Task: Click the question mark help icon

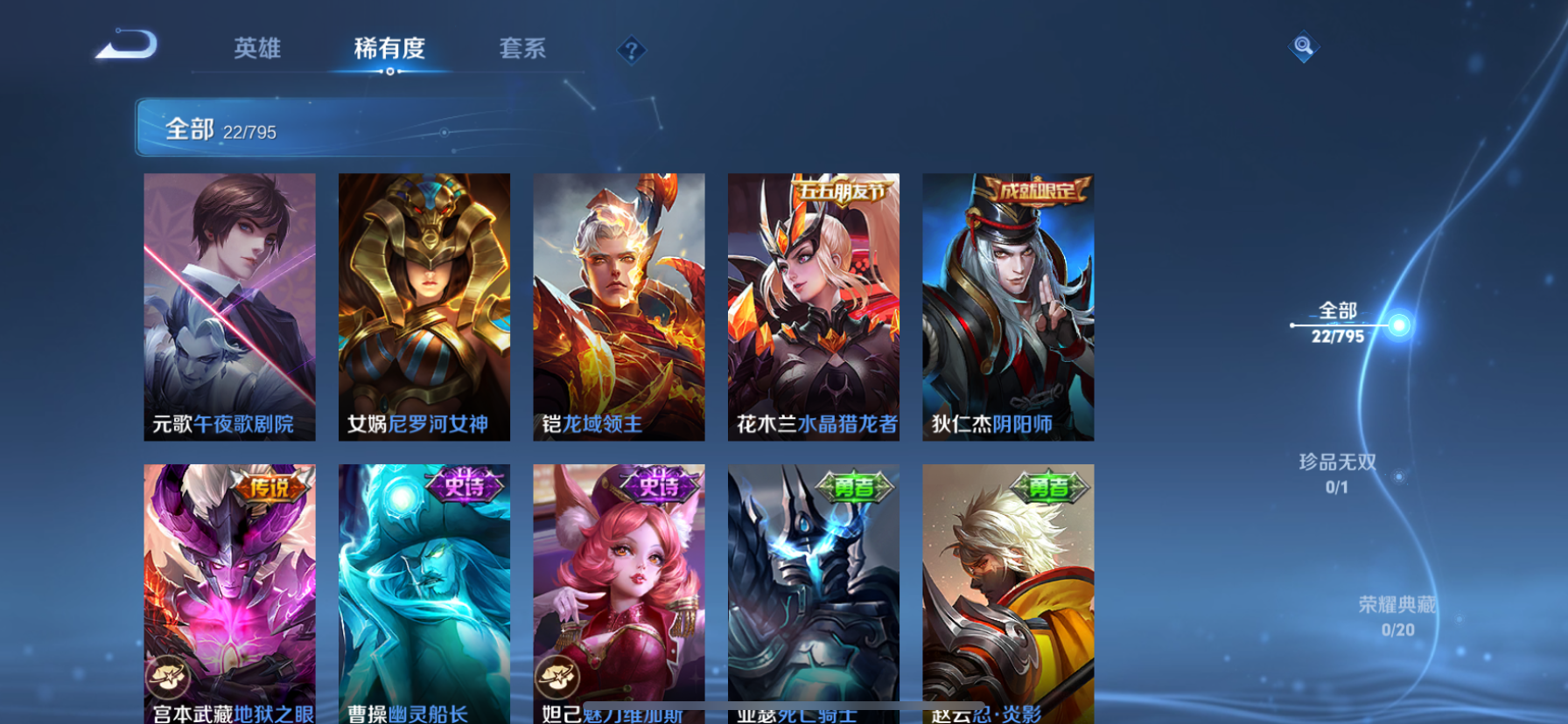Action: coord(630,50)
